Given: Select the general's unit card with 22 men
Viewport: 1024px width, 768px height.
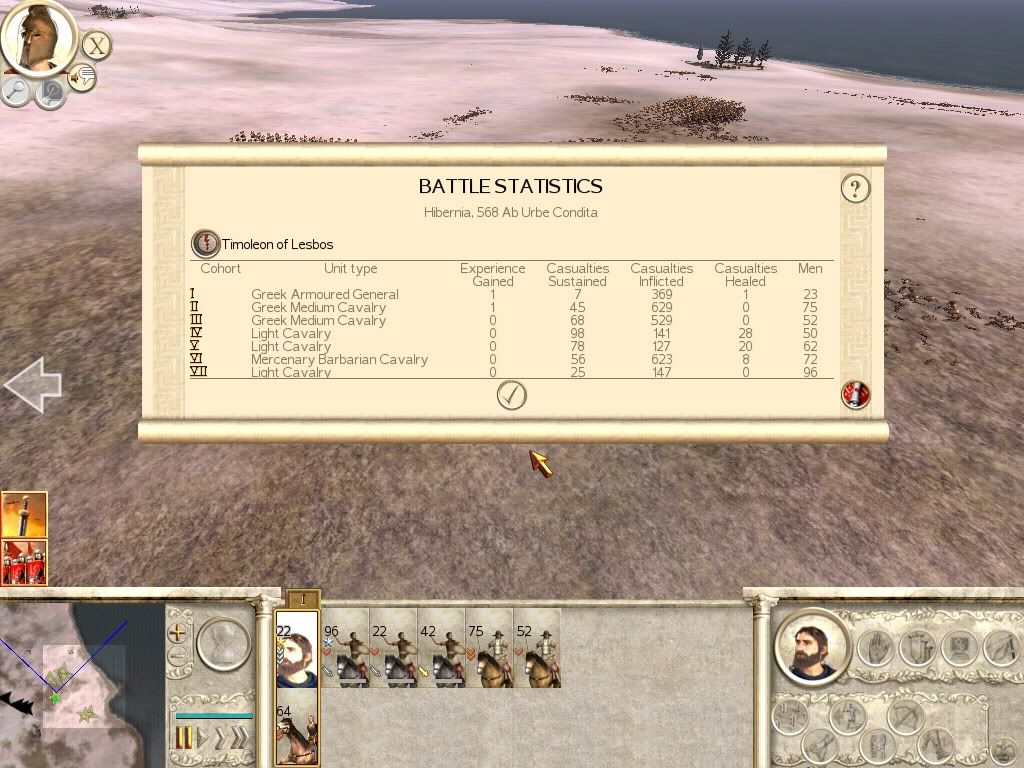Looking at the screenshot, I should [x=296, y=648].
